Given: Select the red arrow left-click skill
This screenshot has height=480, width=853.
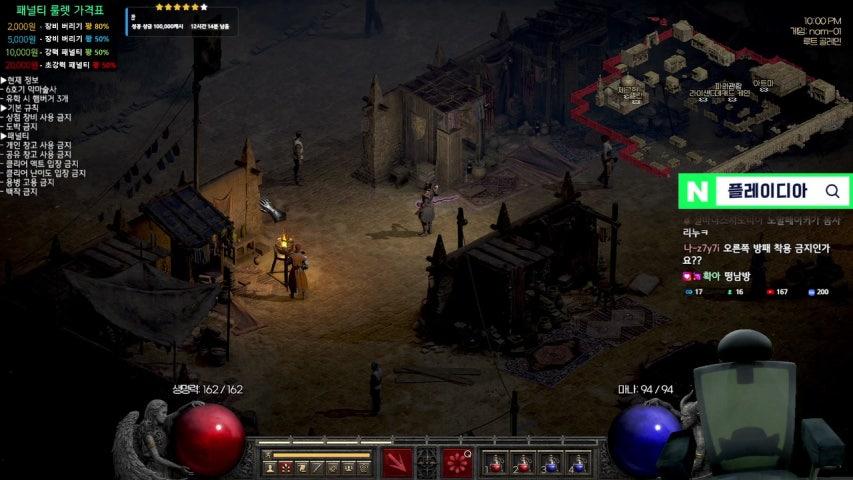Looking at the screenshot, I should point(397,463).
